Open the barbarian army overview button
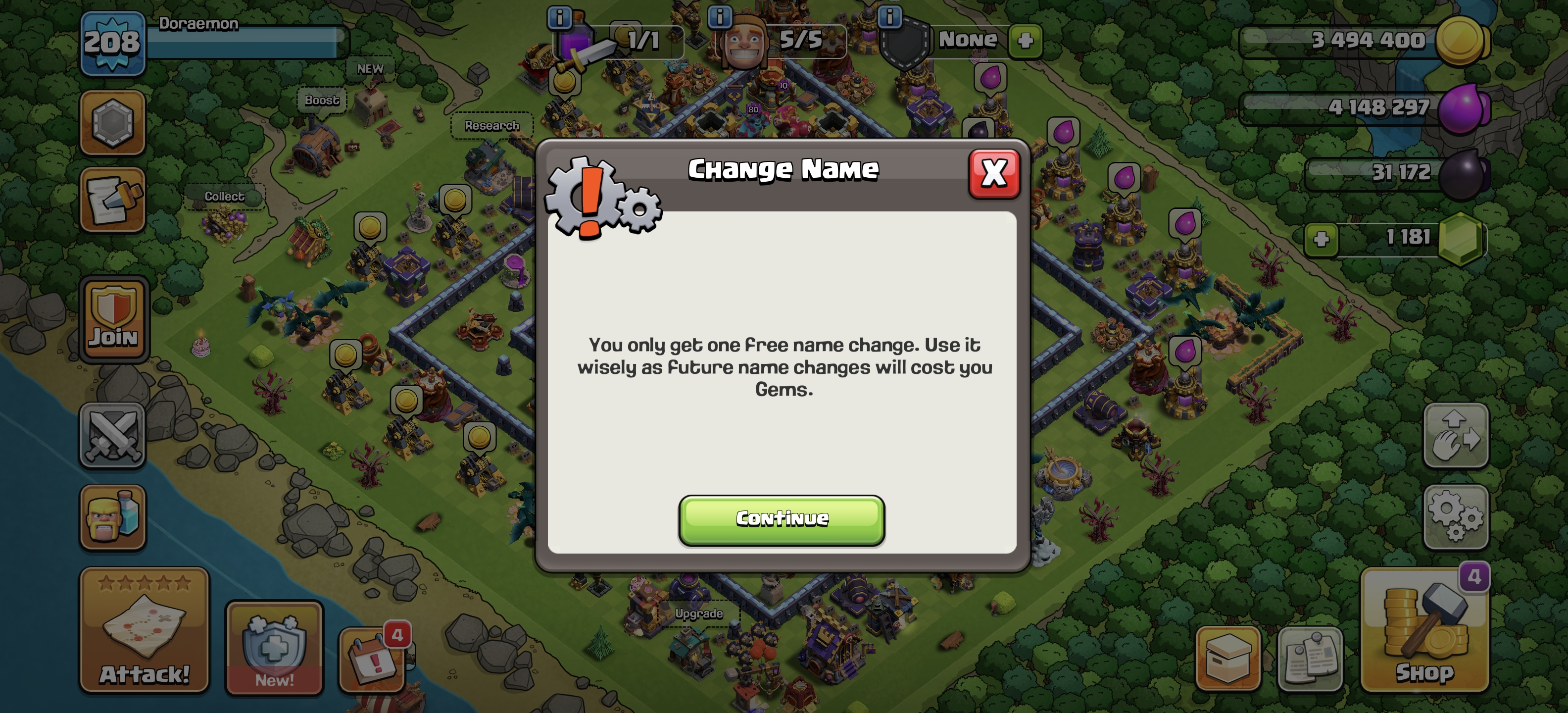 pos(113,517)
